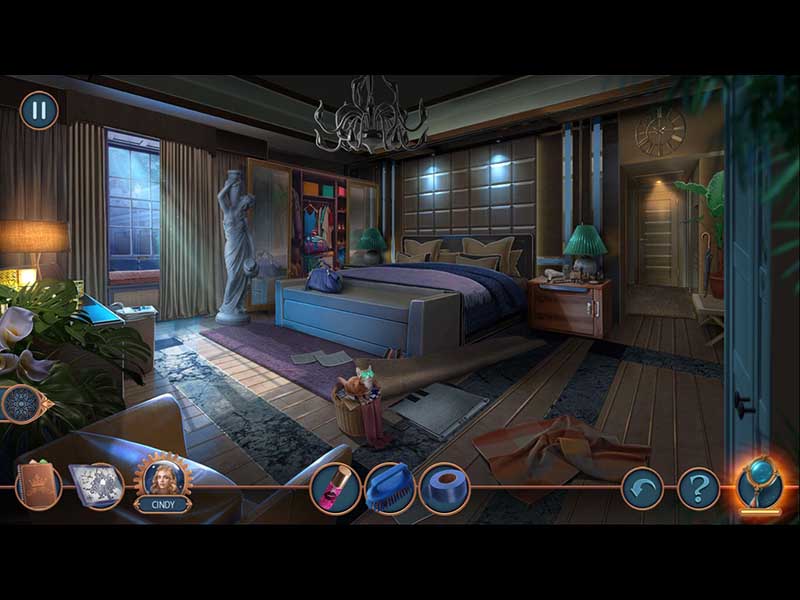
Task: Choose the blue tape roll item
Action: (x=444, y=488)
